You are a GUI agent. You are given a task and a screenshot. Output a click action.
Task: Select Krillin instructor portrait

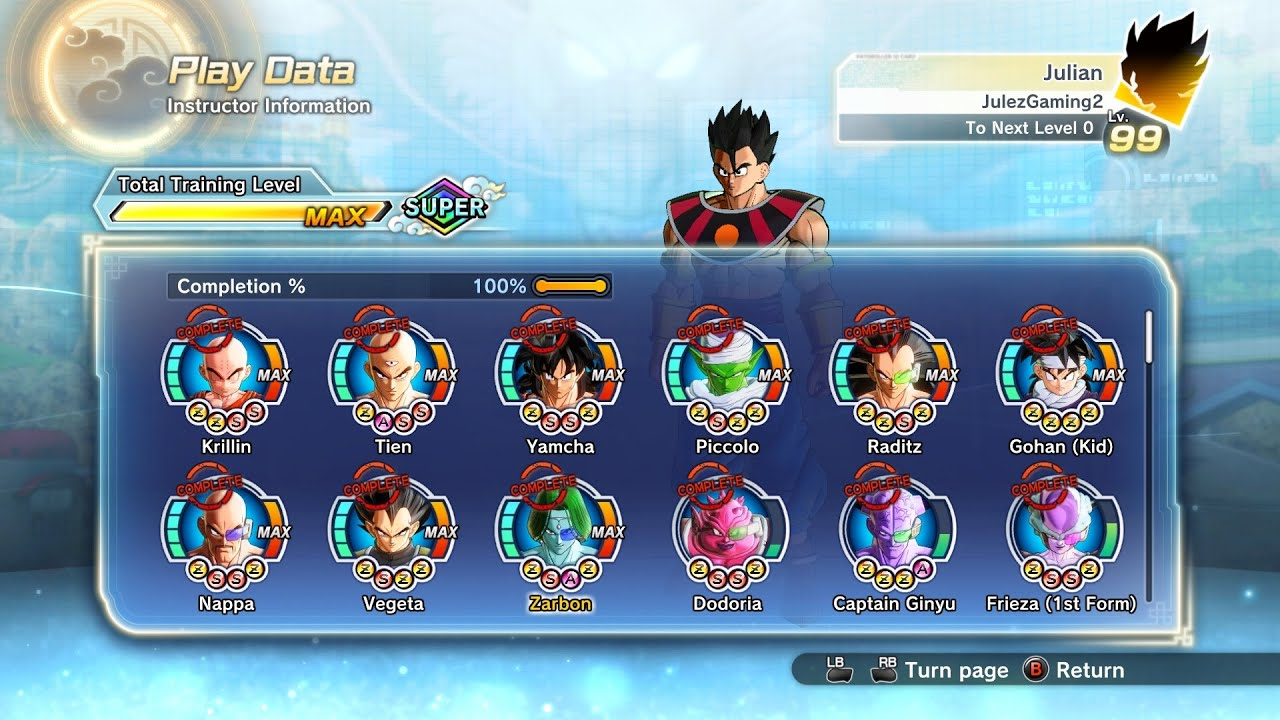click(226, 372)
